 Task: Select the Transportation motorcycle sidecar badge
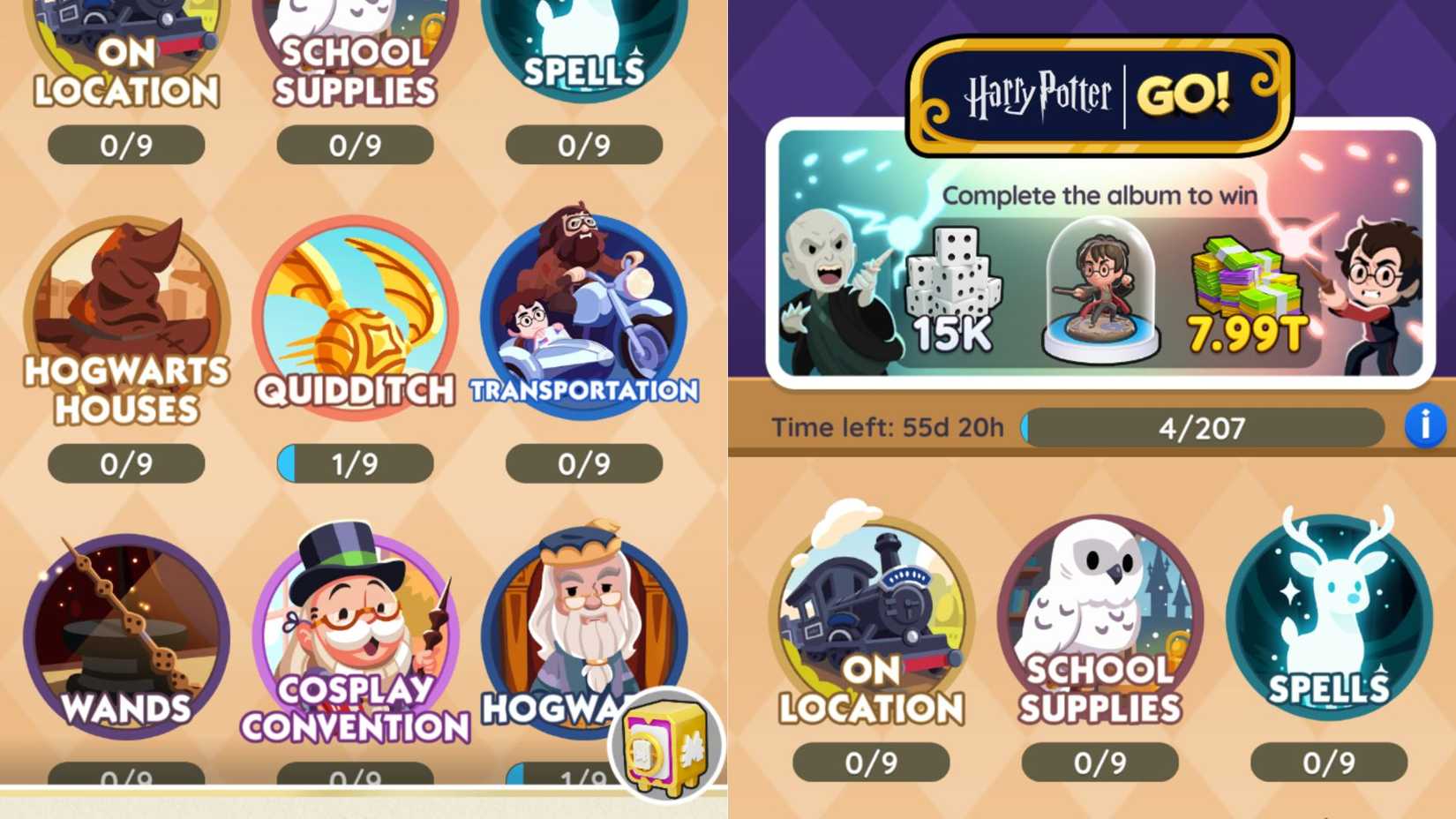[x=582, y=309]
